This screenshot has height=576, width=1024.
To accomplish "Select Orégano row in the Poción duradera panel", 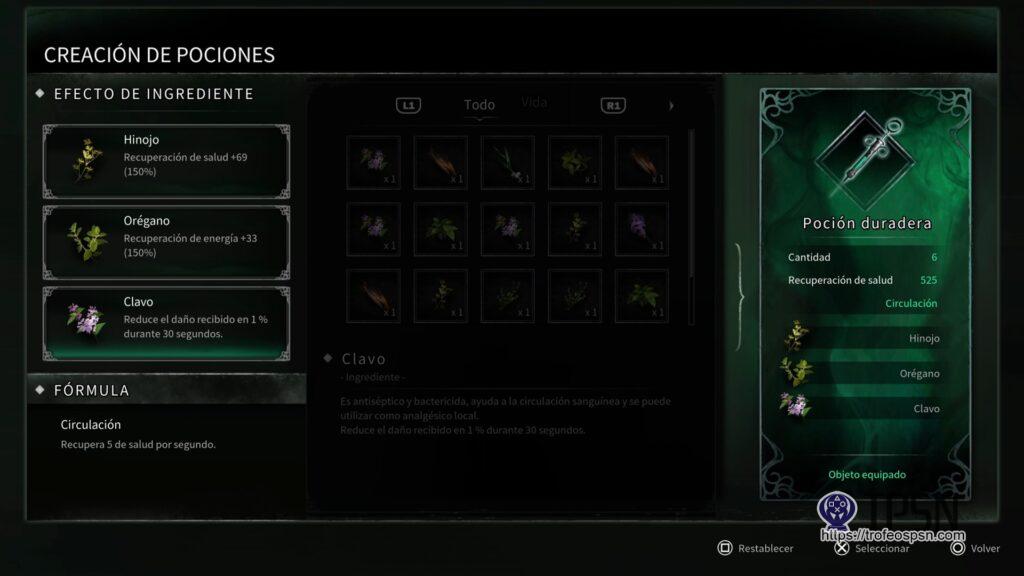I will pyautogui.click(x=862, y=373).
